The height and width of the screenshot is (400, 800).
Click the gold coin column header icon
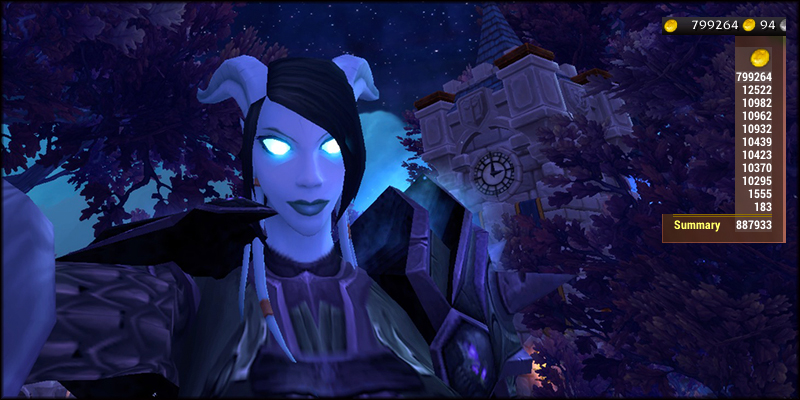pos(760,56)
